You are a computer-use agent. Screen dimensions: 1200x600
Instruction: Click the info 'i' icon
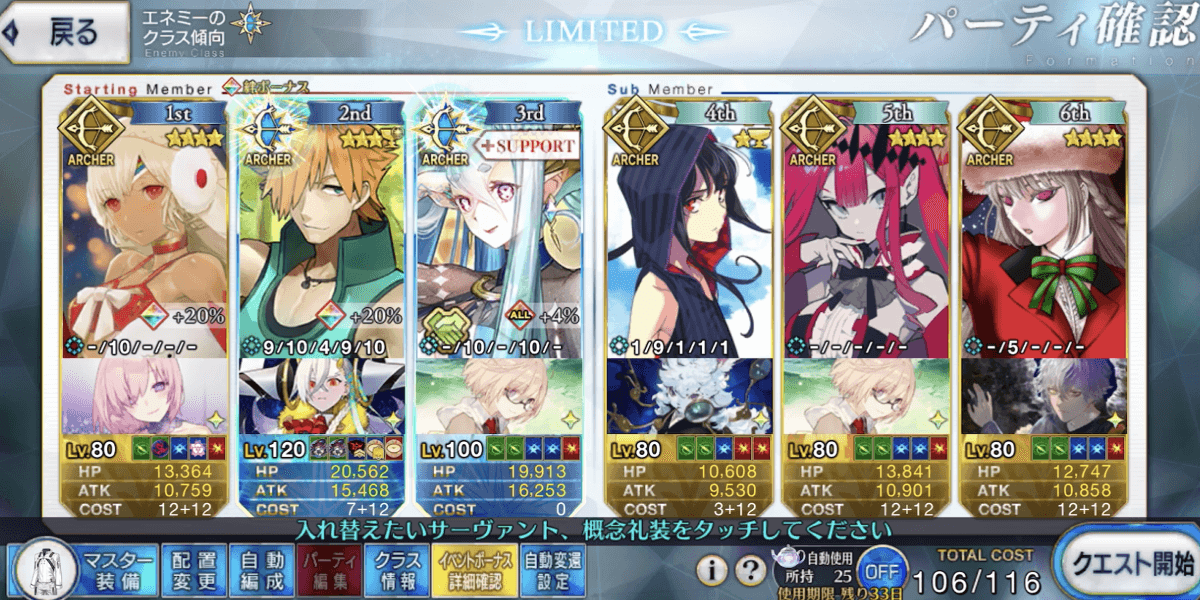tap(712, 571)
